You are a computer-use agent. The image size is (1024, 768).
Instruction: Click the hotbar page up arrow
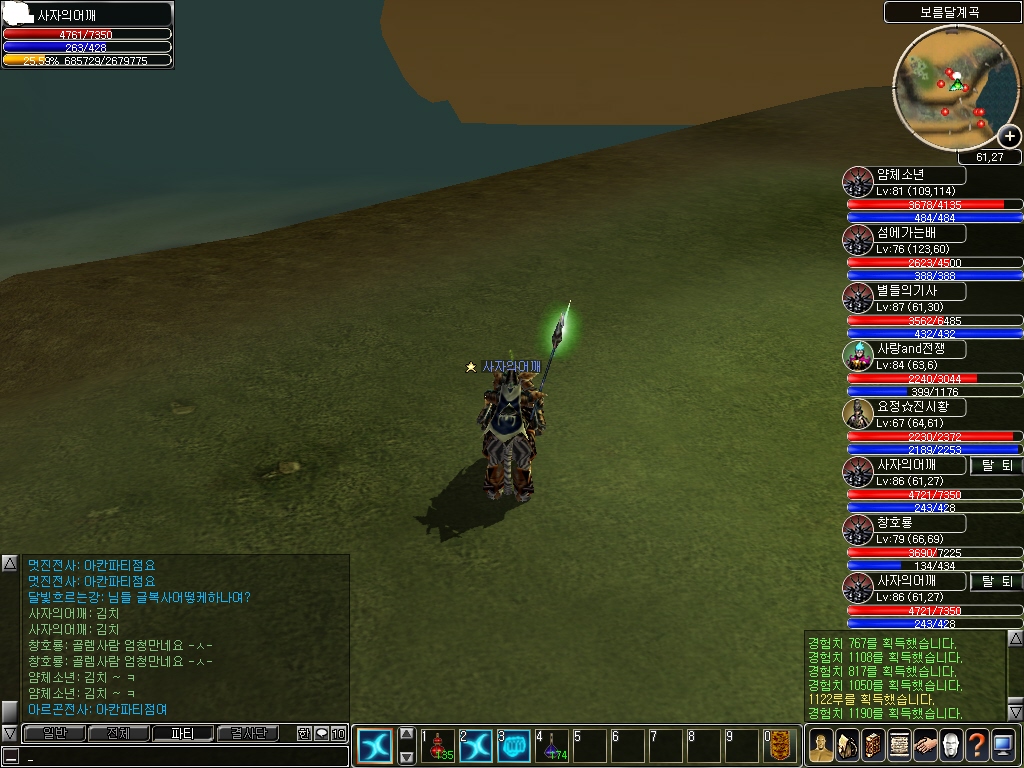click(406, 733)
